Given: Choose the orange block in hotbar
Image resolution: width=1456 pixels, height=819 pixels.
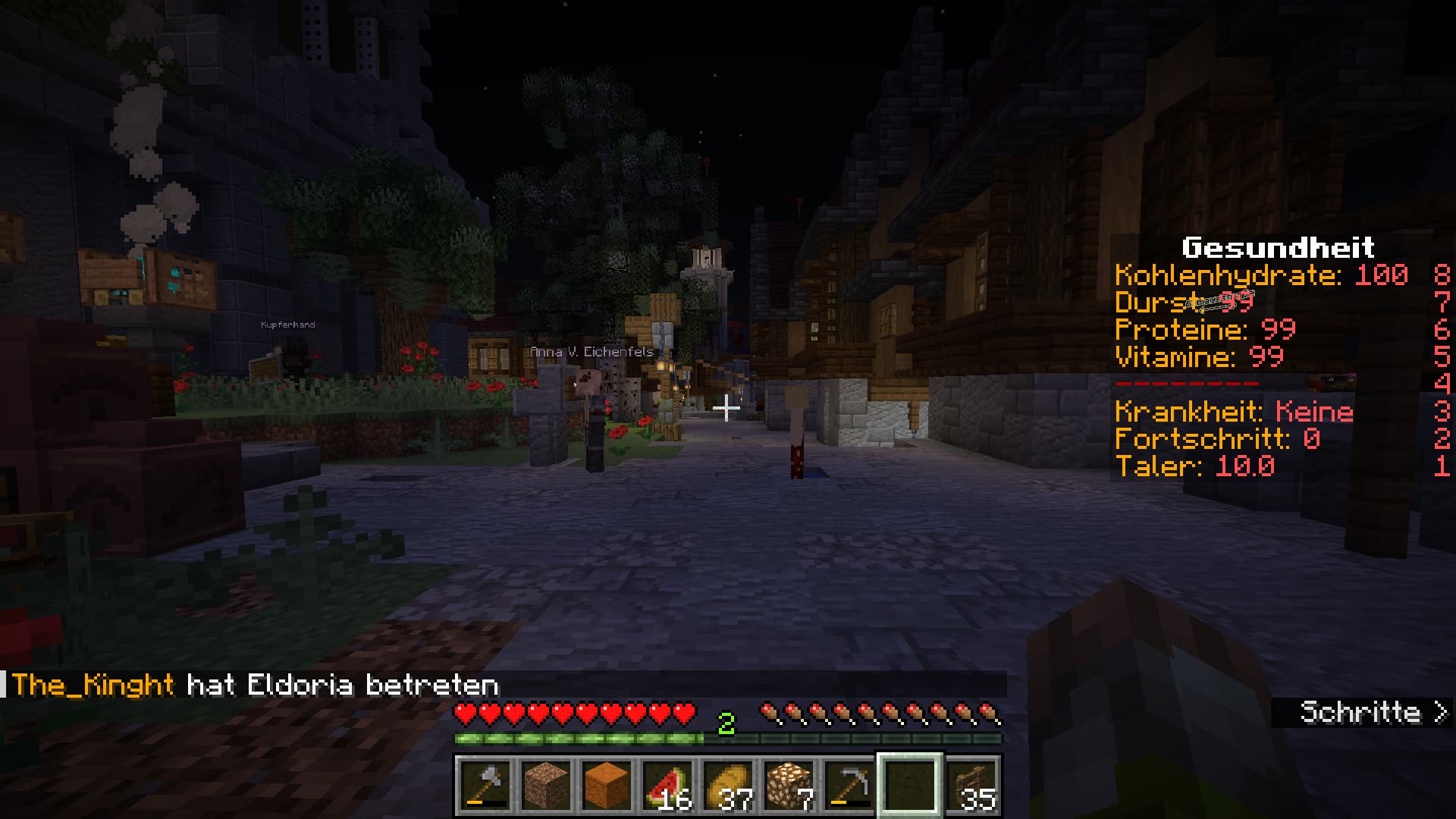Looking at the screenshot, I should pyautogui.click(x=607, y=786).
